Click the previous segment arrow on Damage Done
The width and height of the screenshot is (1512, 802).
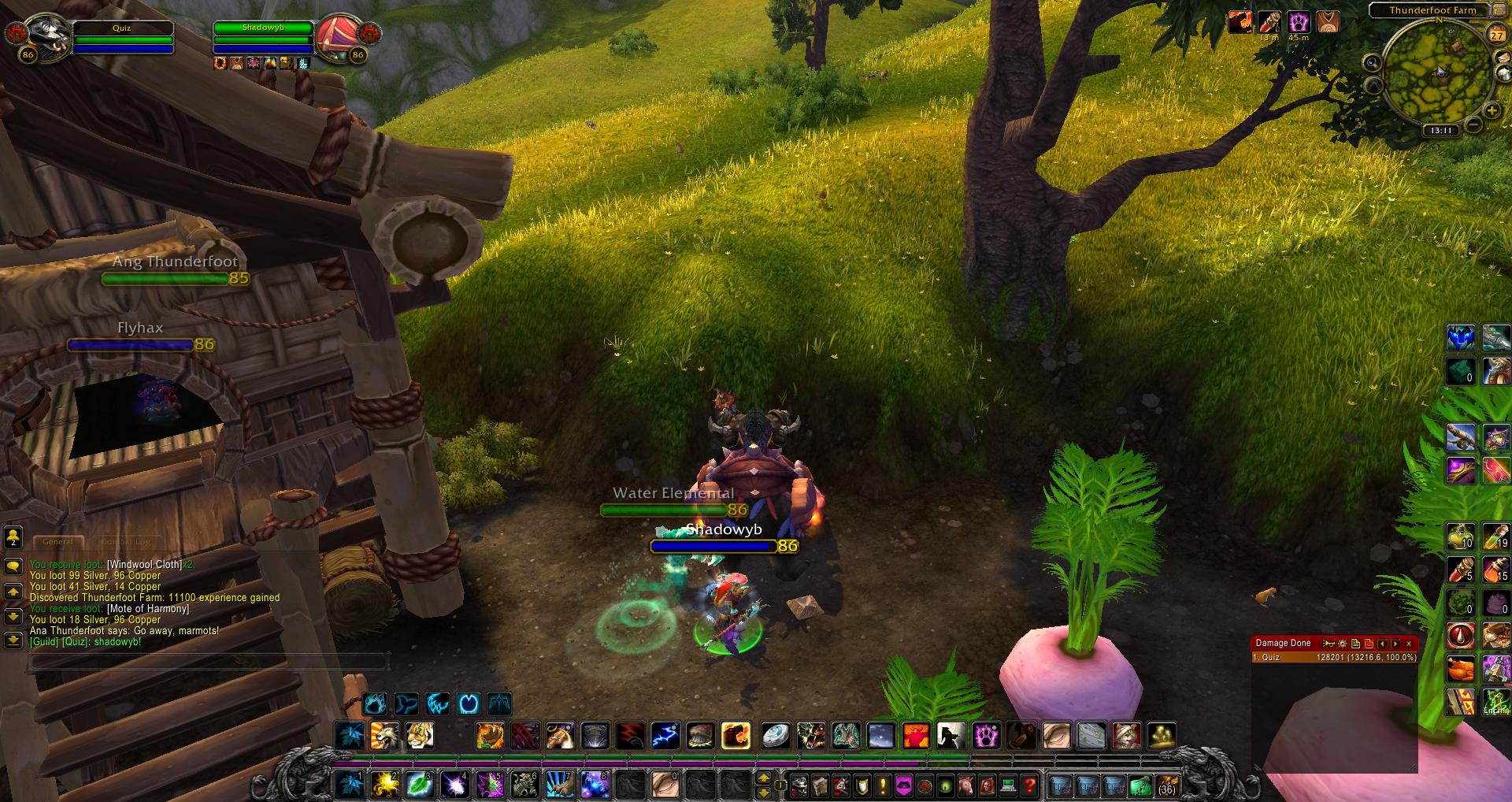pyautogui.click(x=1383, y=644)
